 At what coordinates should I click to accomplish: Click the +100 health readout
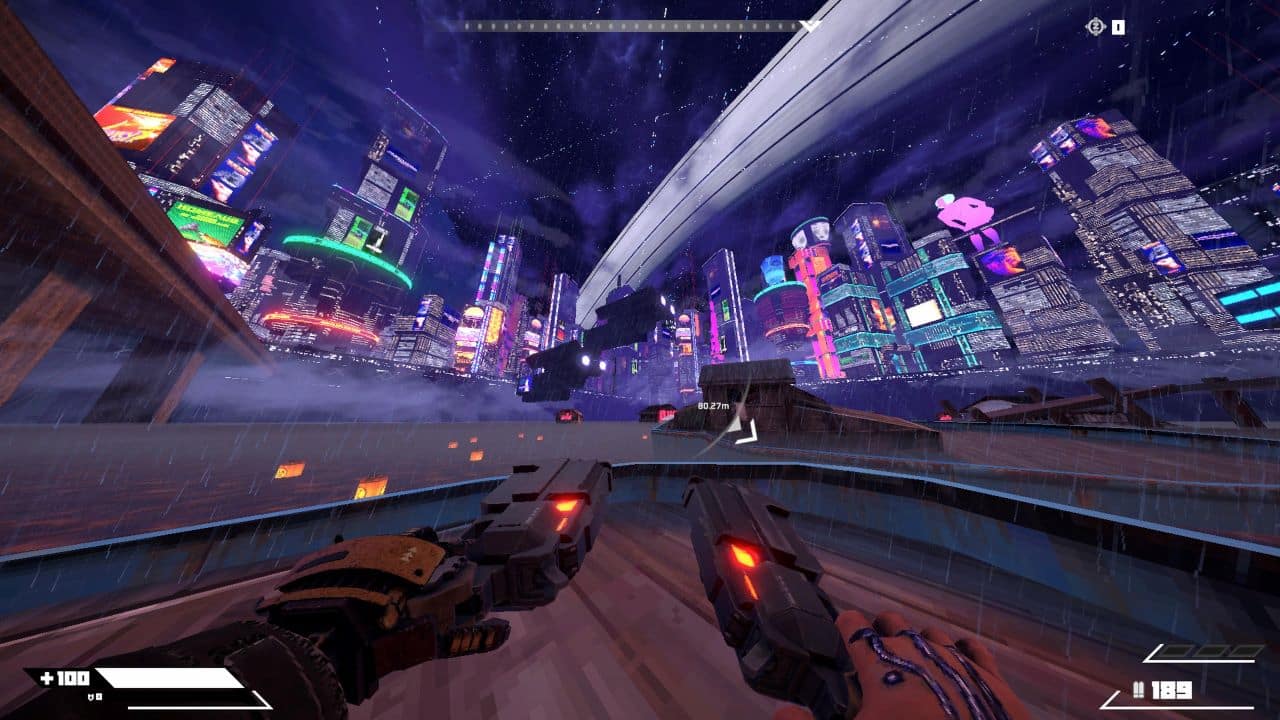(x=64, y=678)
